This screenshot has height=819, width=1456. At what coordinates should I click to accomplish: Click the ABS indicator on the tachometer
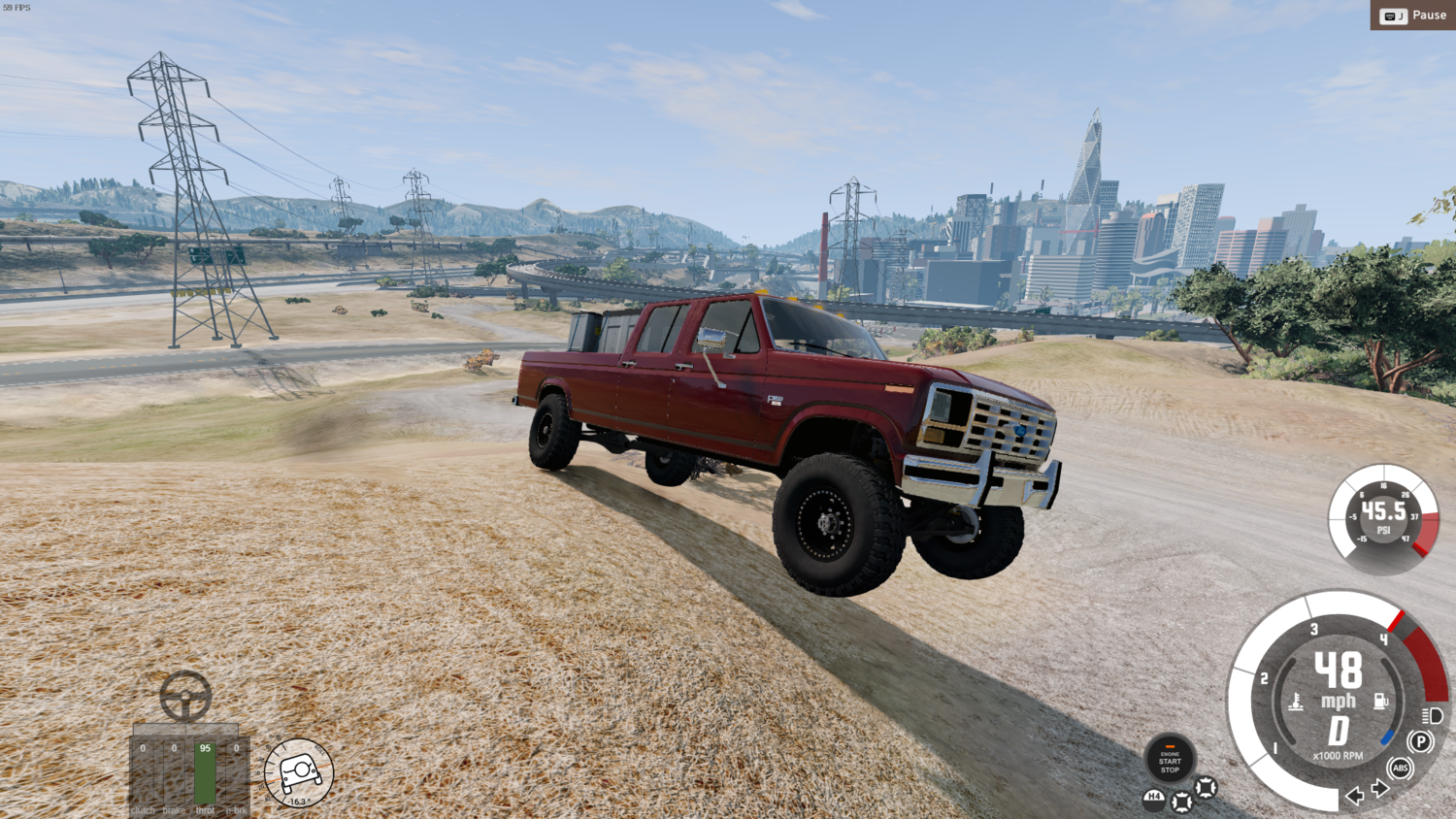coord(1401,767)
